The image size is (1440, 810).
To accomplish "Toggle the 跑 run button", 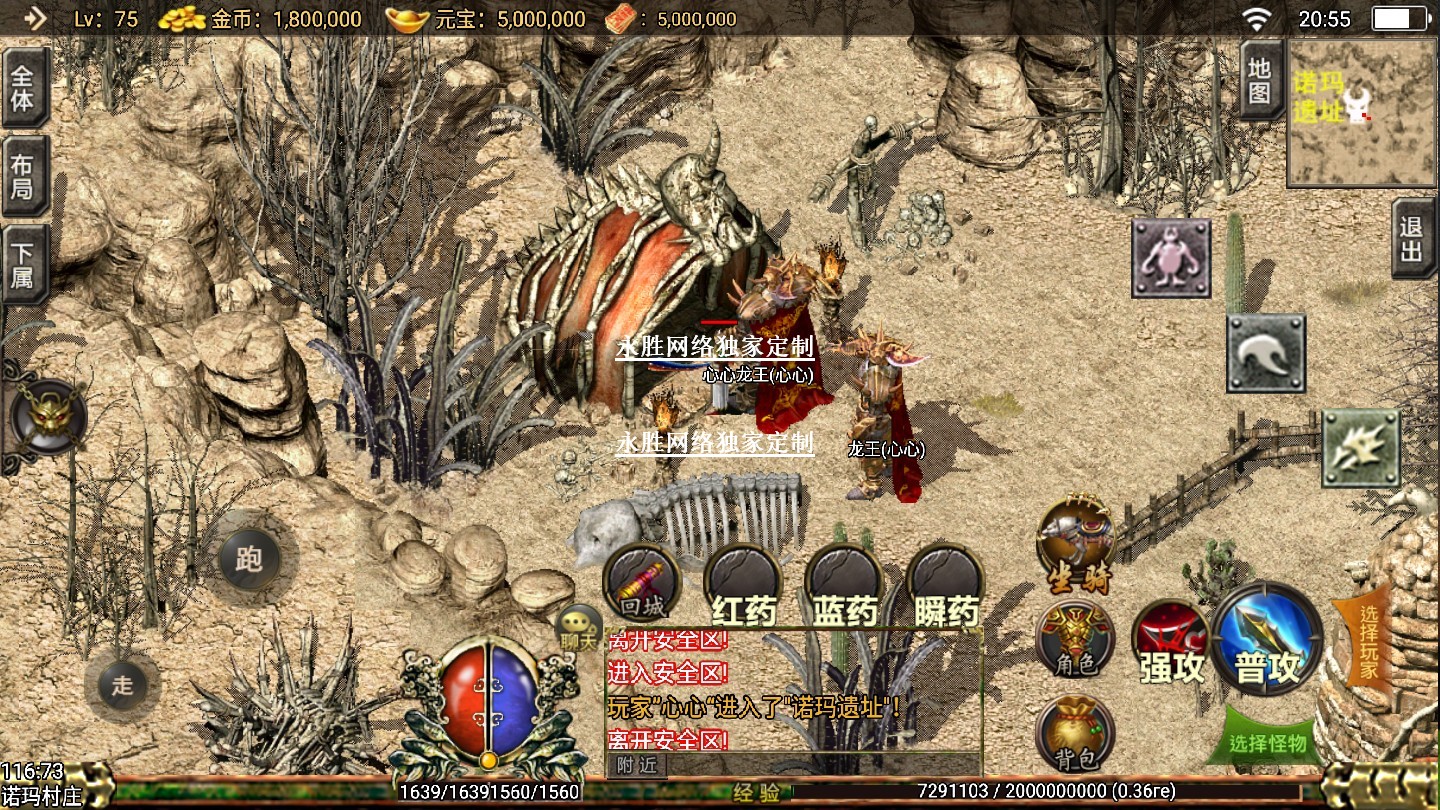I will click(248, 559).
